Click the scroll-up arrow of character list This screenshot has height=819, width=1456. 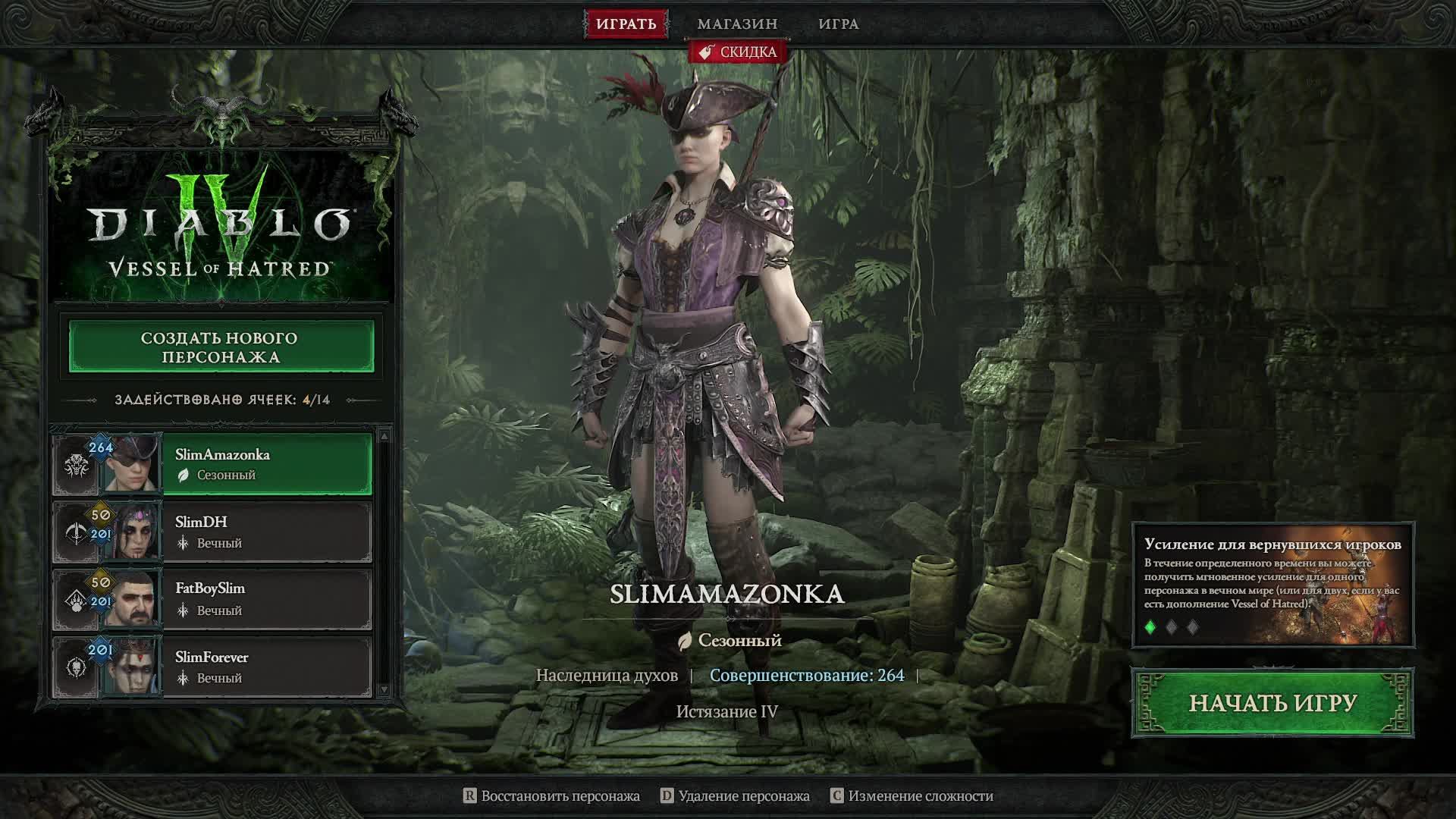click(x=384, y=436)
